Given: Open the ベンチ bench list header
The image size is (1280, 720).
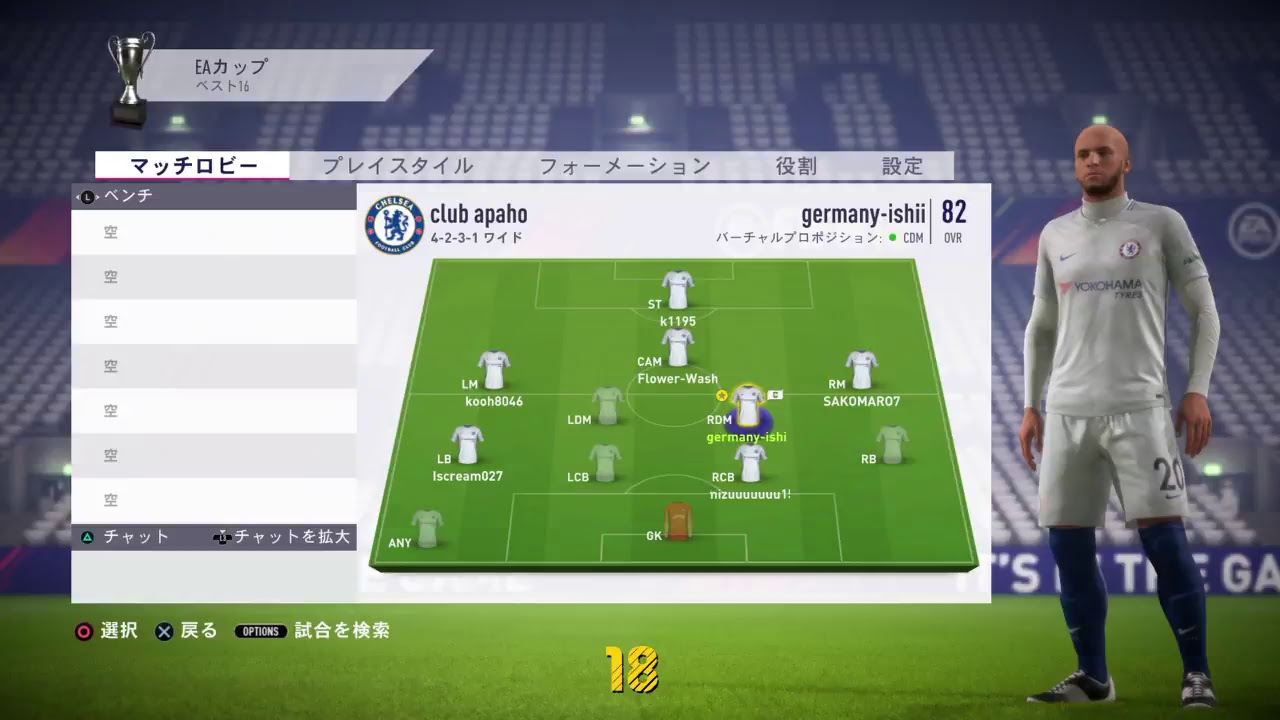Looking at the screenshot, I should click(214, 196).
